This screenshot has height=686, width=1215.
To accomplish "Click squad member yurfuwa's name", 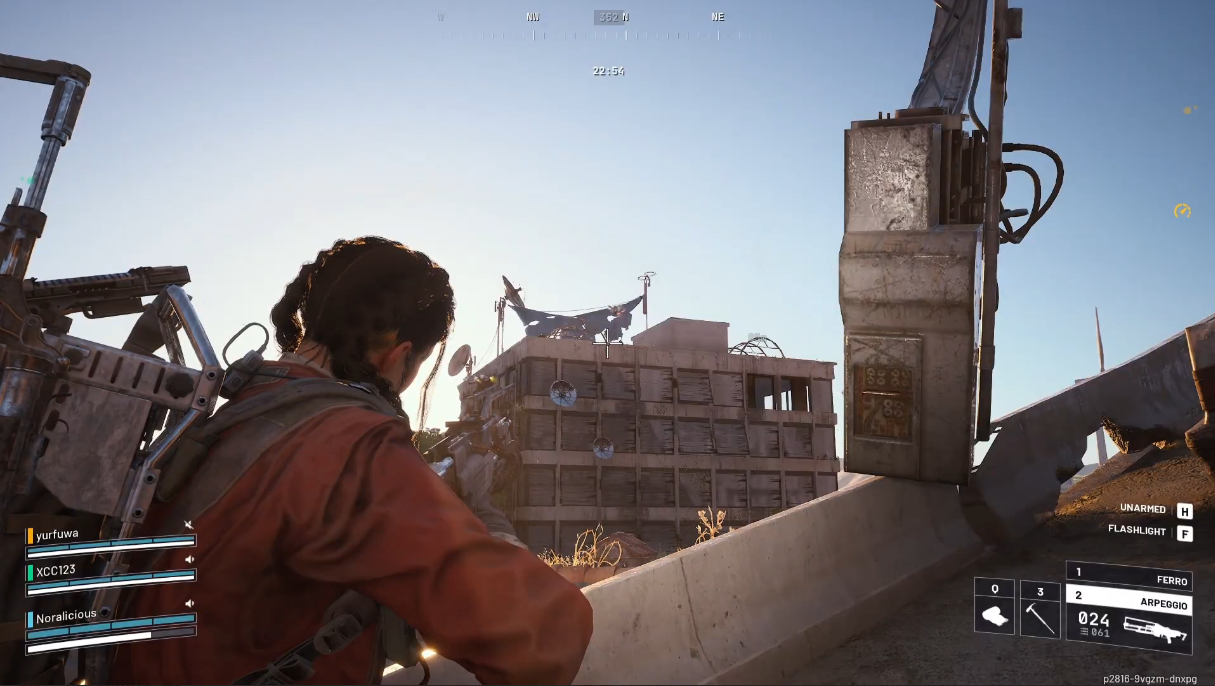I will [x=57, y=535].
